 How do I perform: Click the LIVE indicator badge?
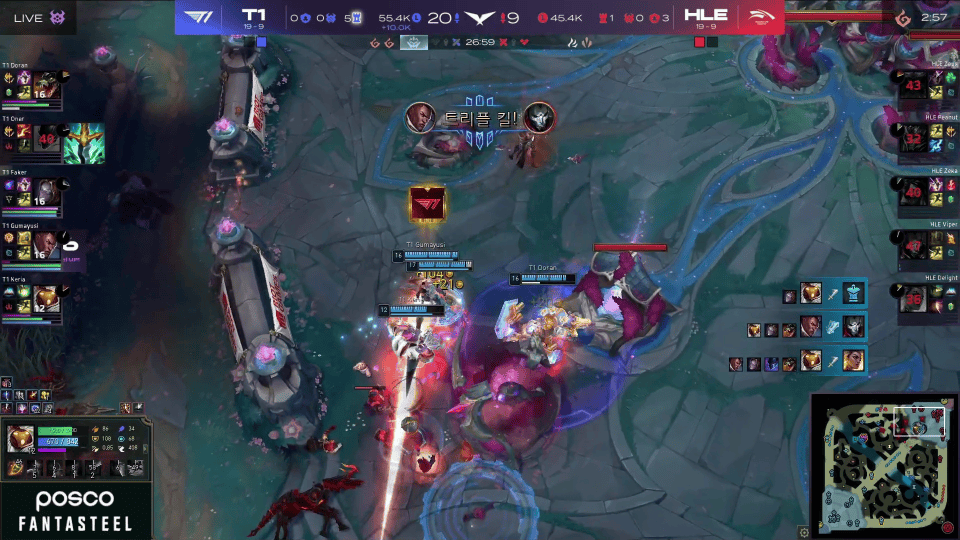click(40, 18)
